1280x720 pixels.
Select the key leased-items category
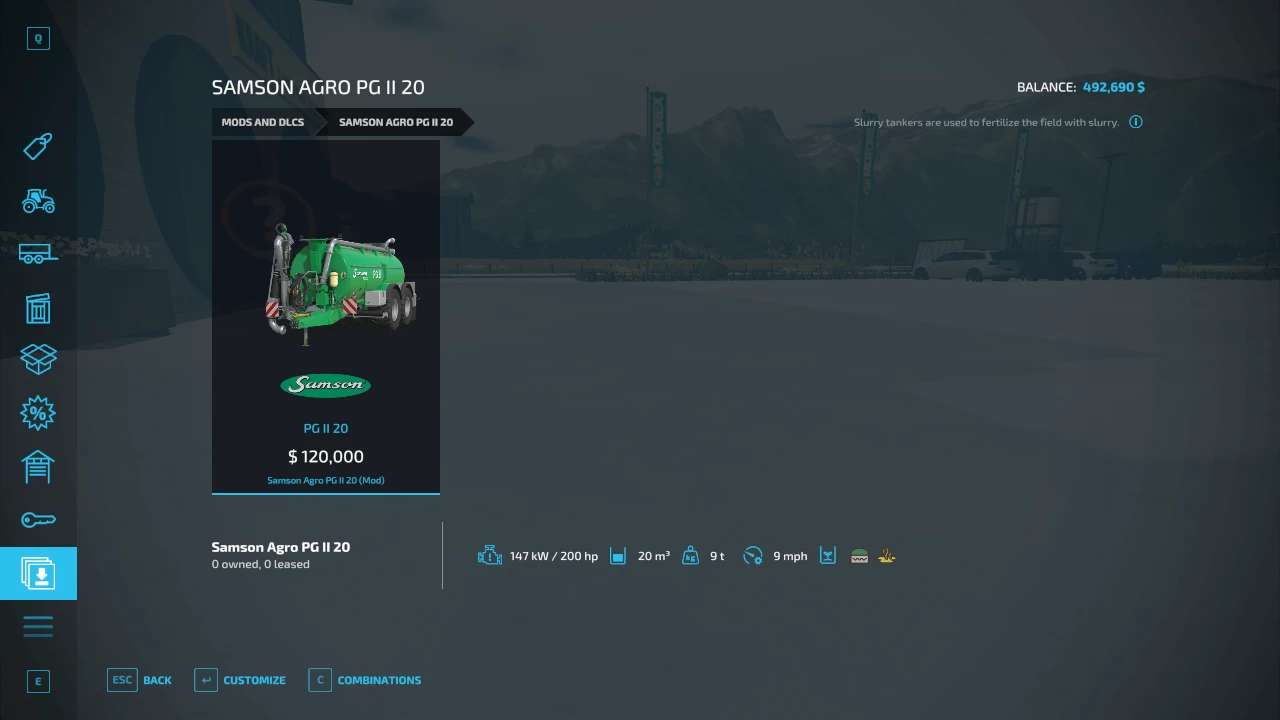click(x=38, y=520)
